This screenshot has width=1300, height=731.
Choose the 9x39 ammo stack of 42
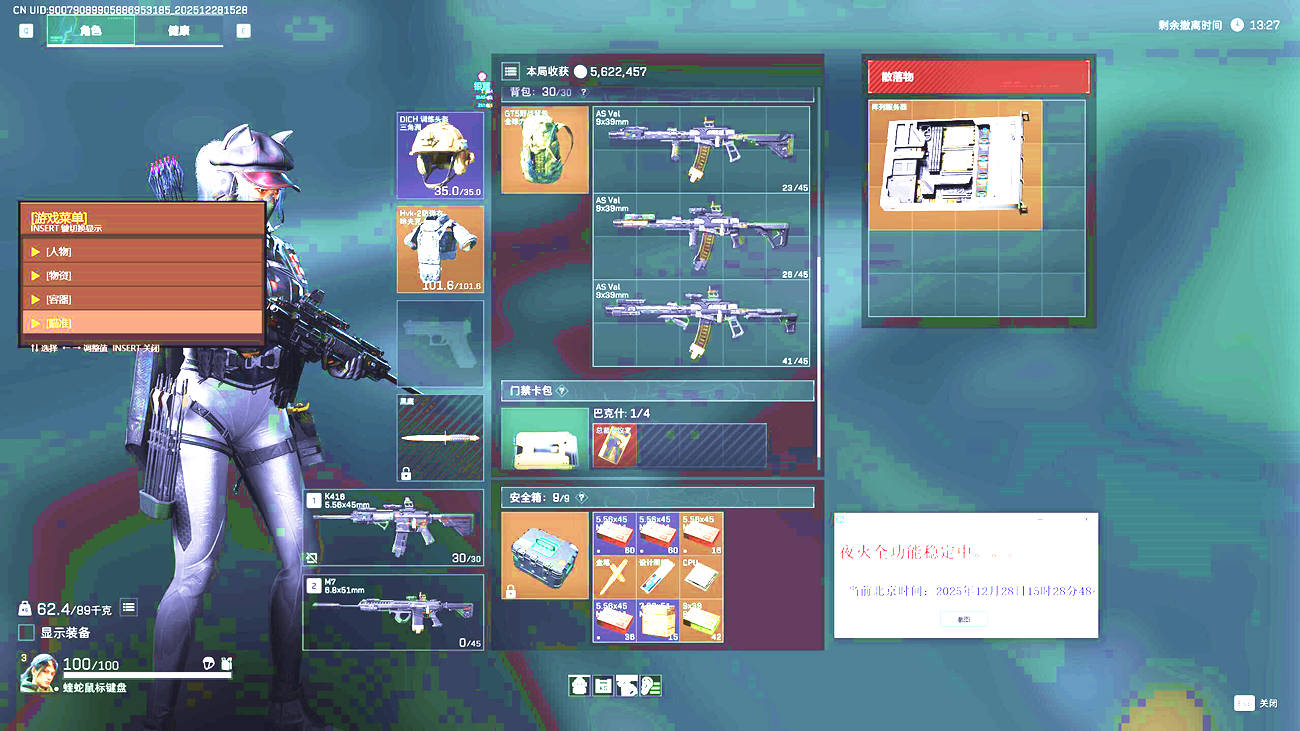(x=701, y=620)
